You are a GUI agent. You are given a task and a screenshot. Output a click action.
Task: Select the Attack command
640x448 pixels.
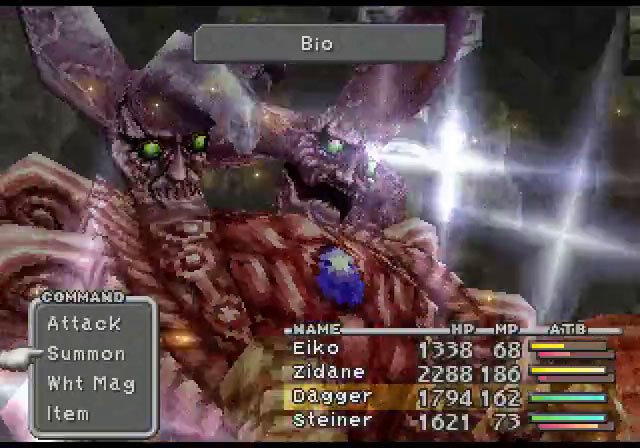pos(84,324)
